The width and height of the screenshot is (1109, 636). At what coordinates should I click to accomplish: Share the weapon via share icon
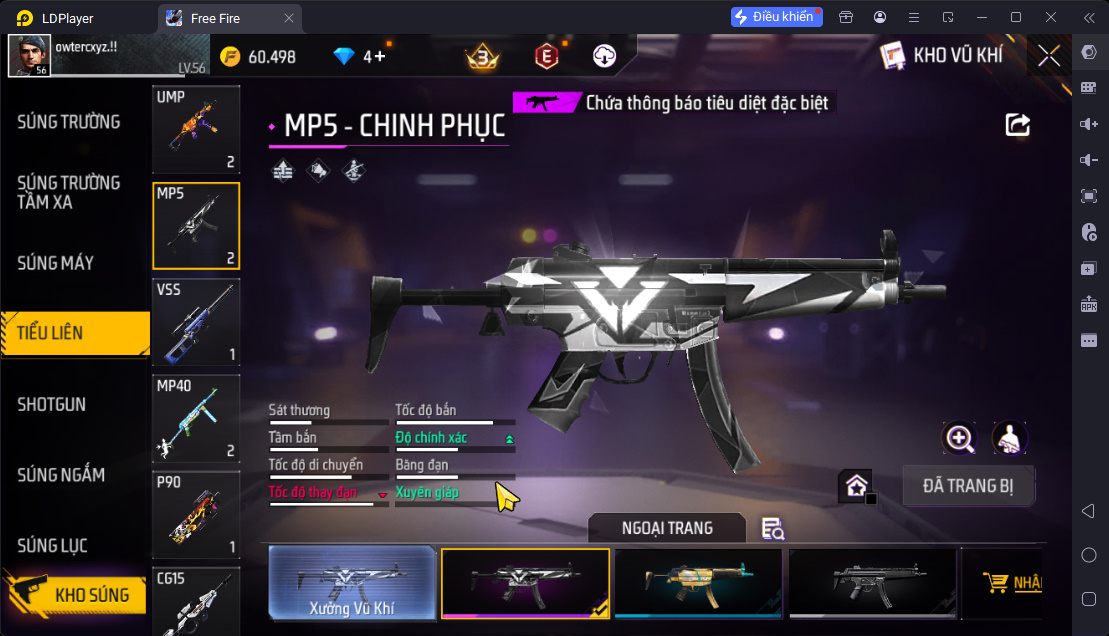pyautogui.click(x=1017, y=125)
